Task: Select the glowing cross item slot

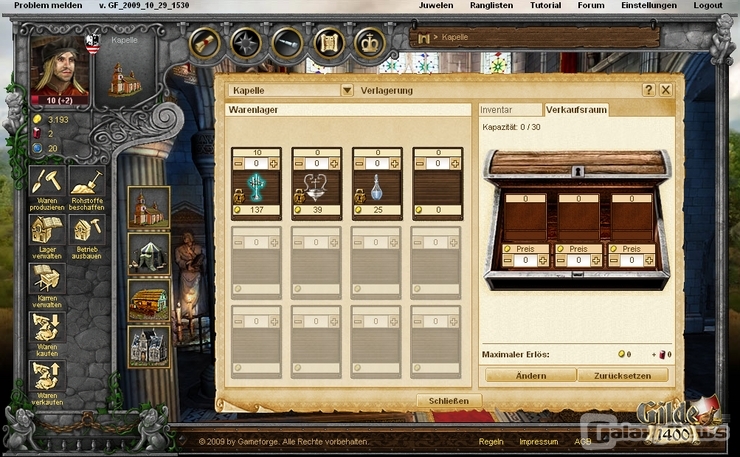Action: [x=257, y=186]
